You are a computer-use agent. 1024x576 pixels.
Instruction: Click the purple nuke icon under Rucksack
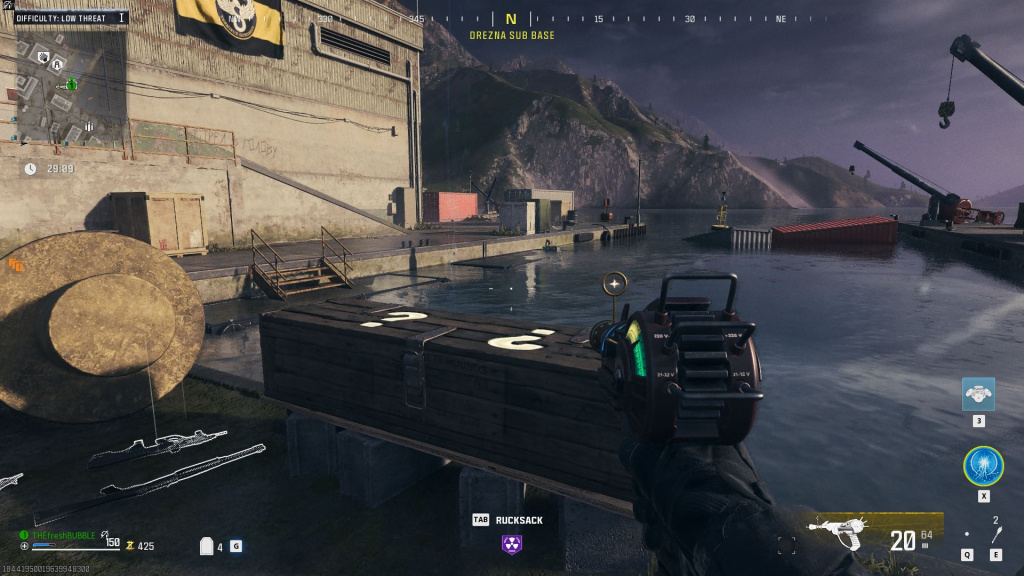(512, 543)
